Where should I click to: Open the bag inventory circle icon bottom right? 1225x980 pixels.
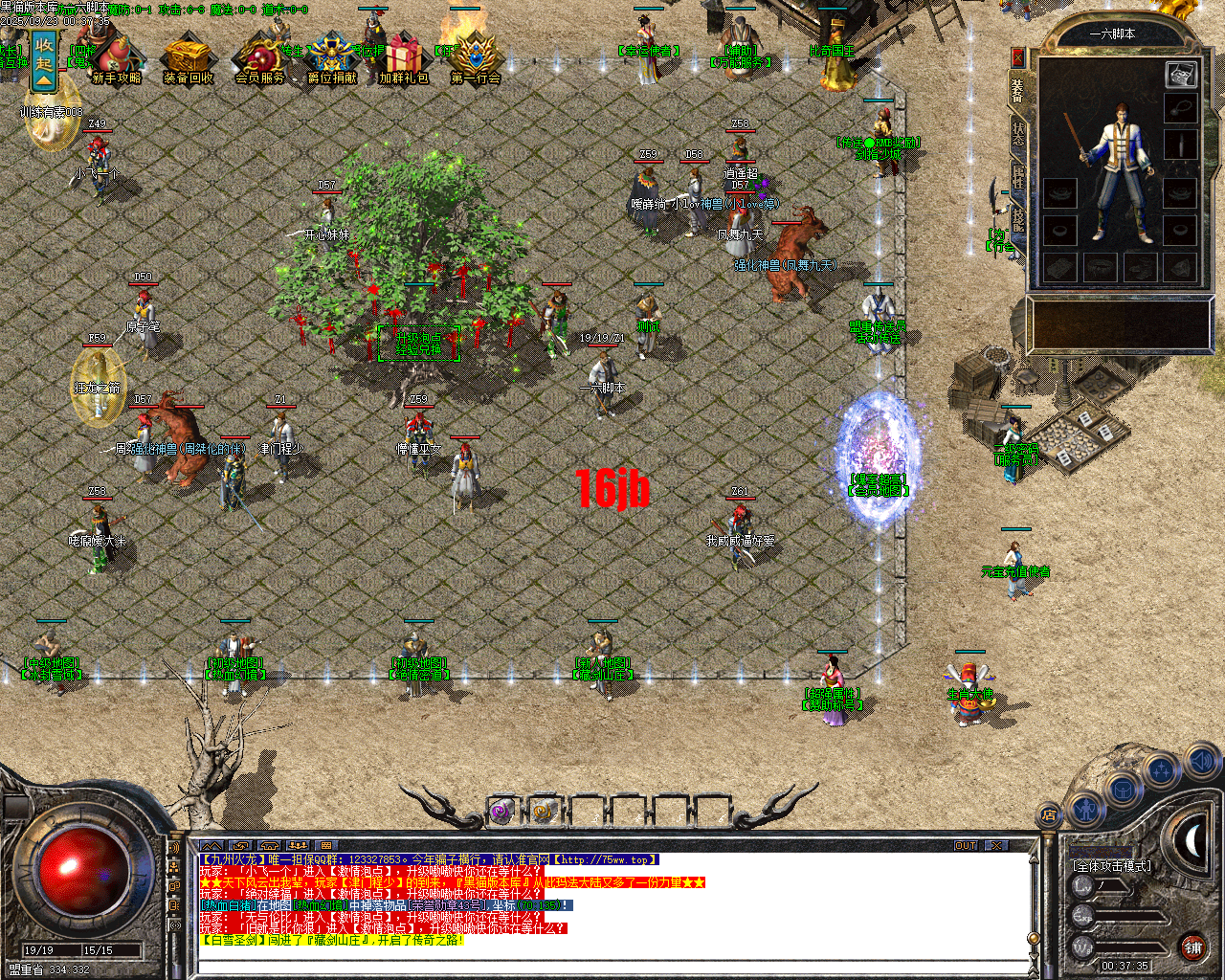click(x=1123, y=789)
